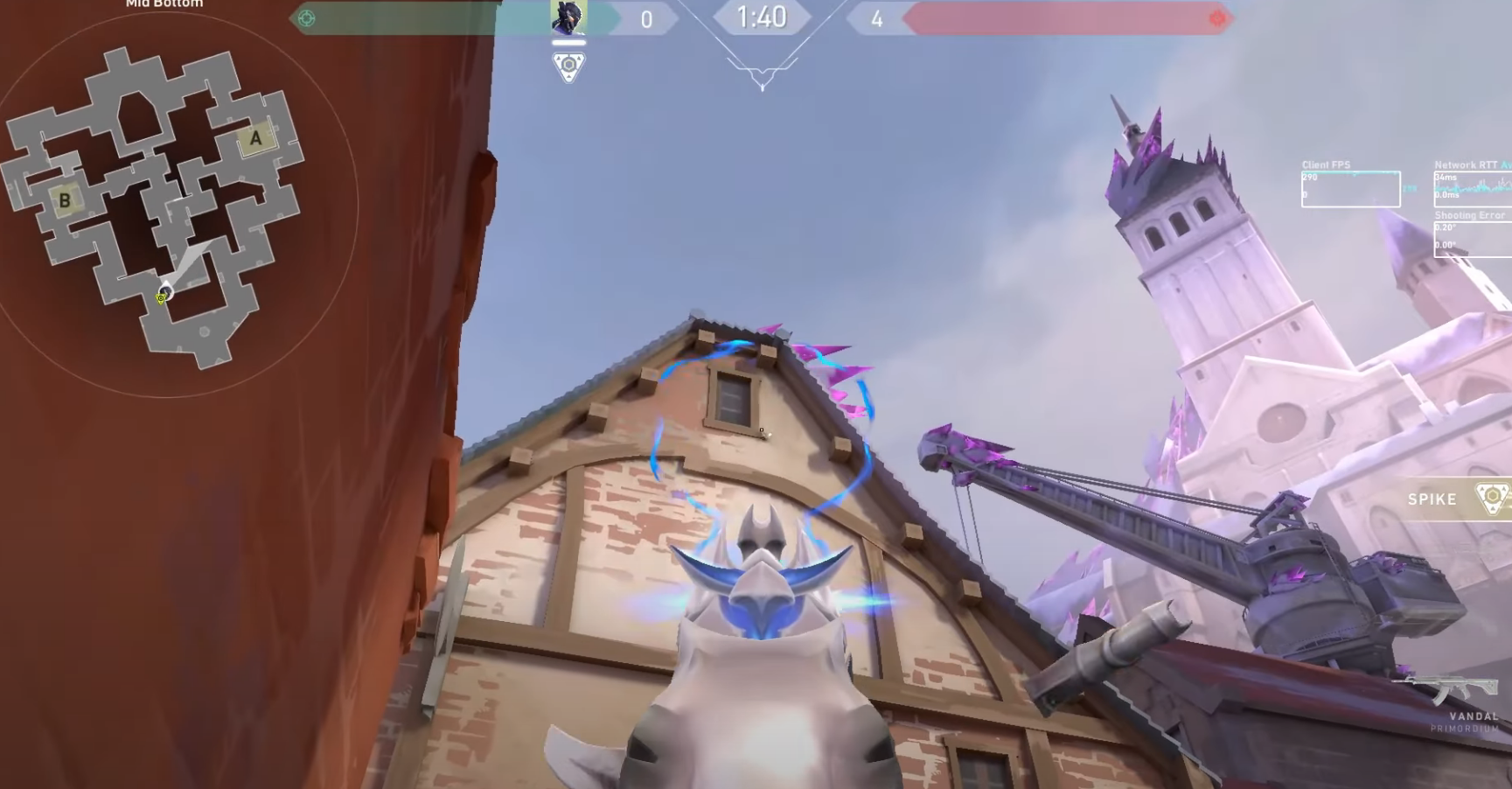The image size is (1512, 789).
Task: Select the kill-feed crosshair icon top left
Action: click(x=305, y=16)
